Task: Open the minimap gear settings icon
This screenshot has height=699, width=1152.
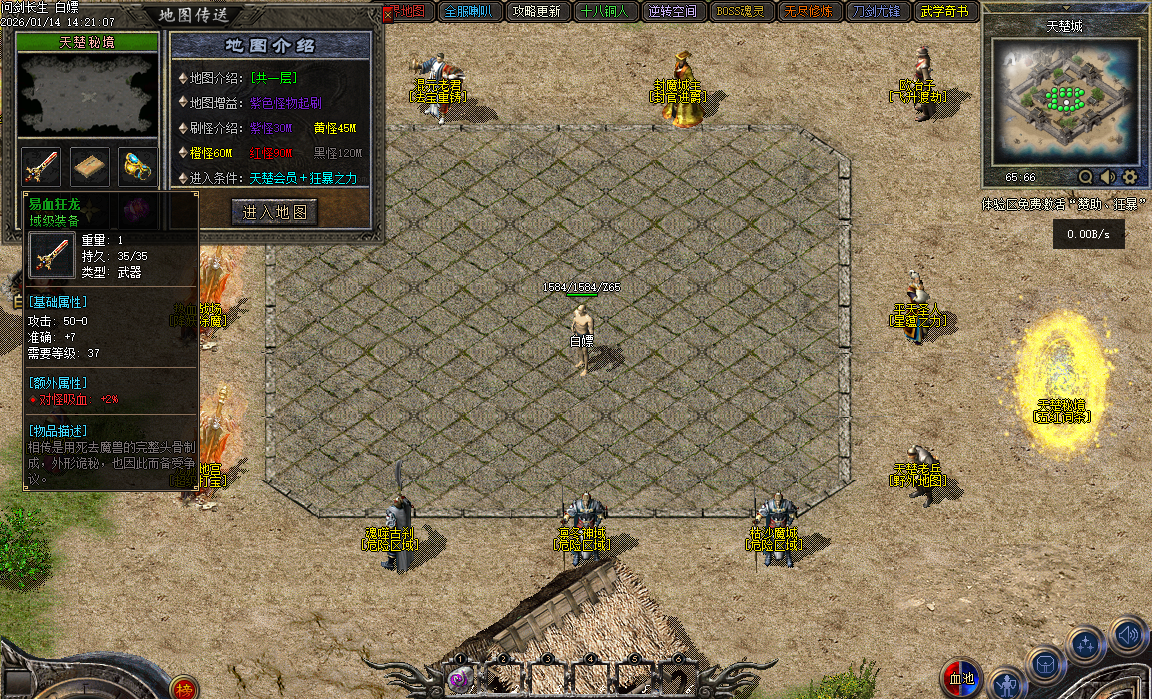Action: [x=1130, y=177]
